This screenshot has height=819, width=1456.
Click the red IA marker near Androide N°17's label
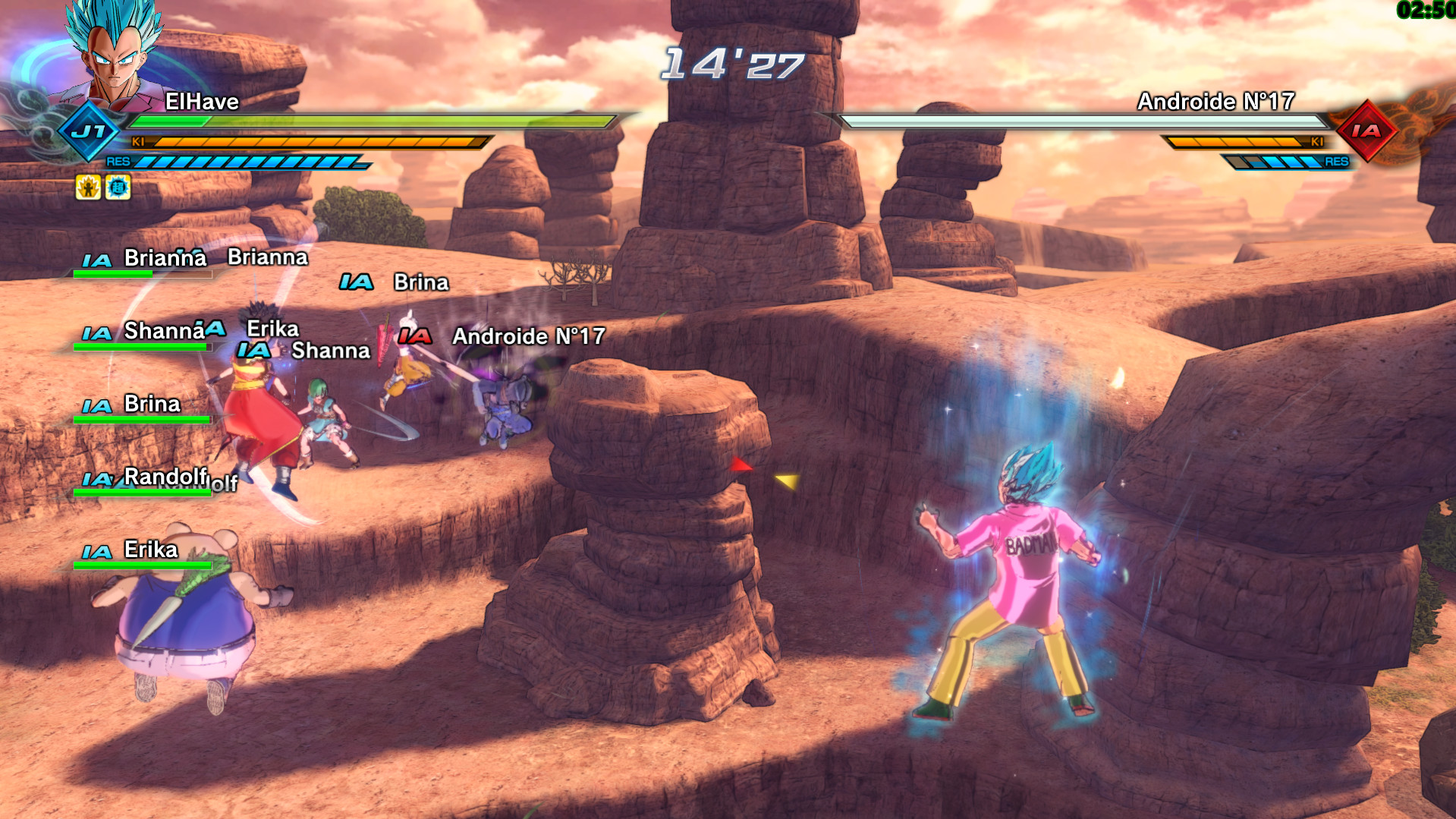(417, 334)
